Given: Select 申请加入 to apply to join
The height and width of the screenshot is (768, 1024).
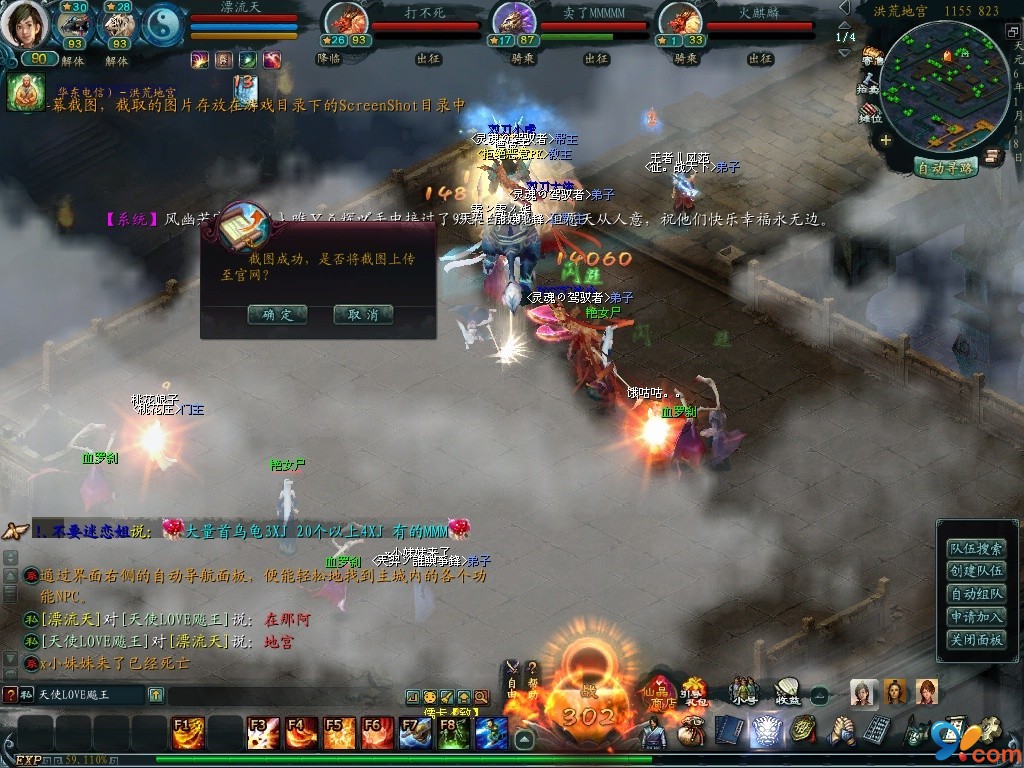Looking at the screenshot, I should tap(976, 617).
